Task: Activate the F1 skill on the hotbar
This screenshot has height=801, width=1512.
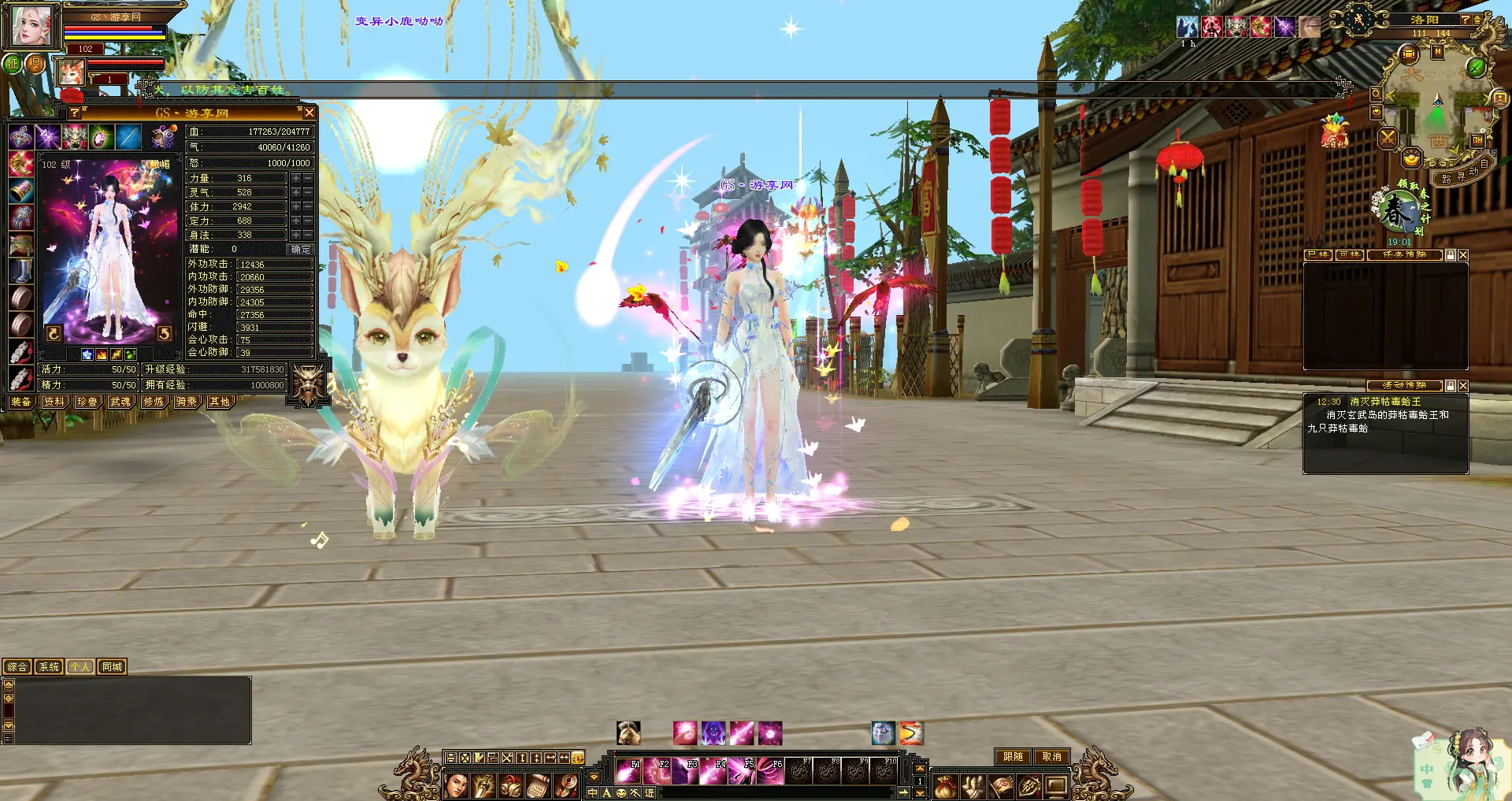Action: pyautogui.click(x=628, y=770)
